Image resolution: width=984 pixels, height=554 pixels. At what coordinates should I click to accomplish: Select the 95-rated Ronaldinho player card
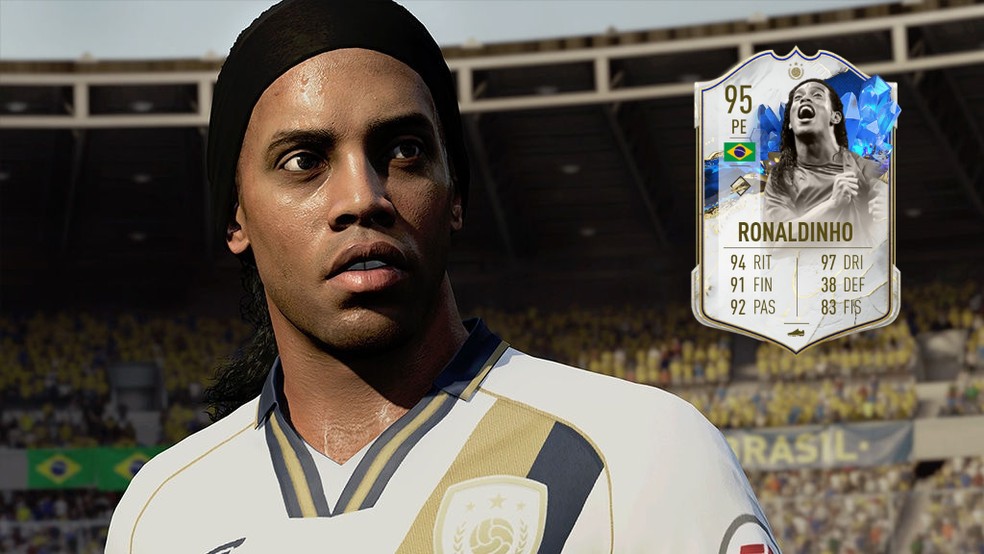point(796,200)
